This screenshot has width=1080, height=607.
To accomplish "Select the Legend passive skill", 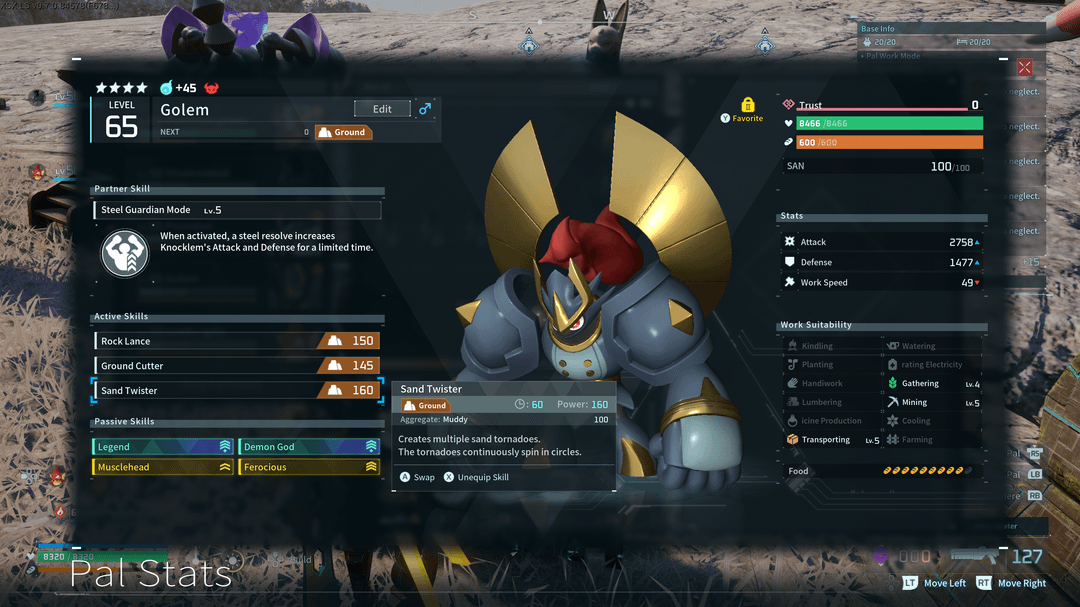I will pos(163,447).
